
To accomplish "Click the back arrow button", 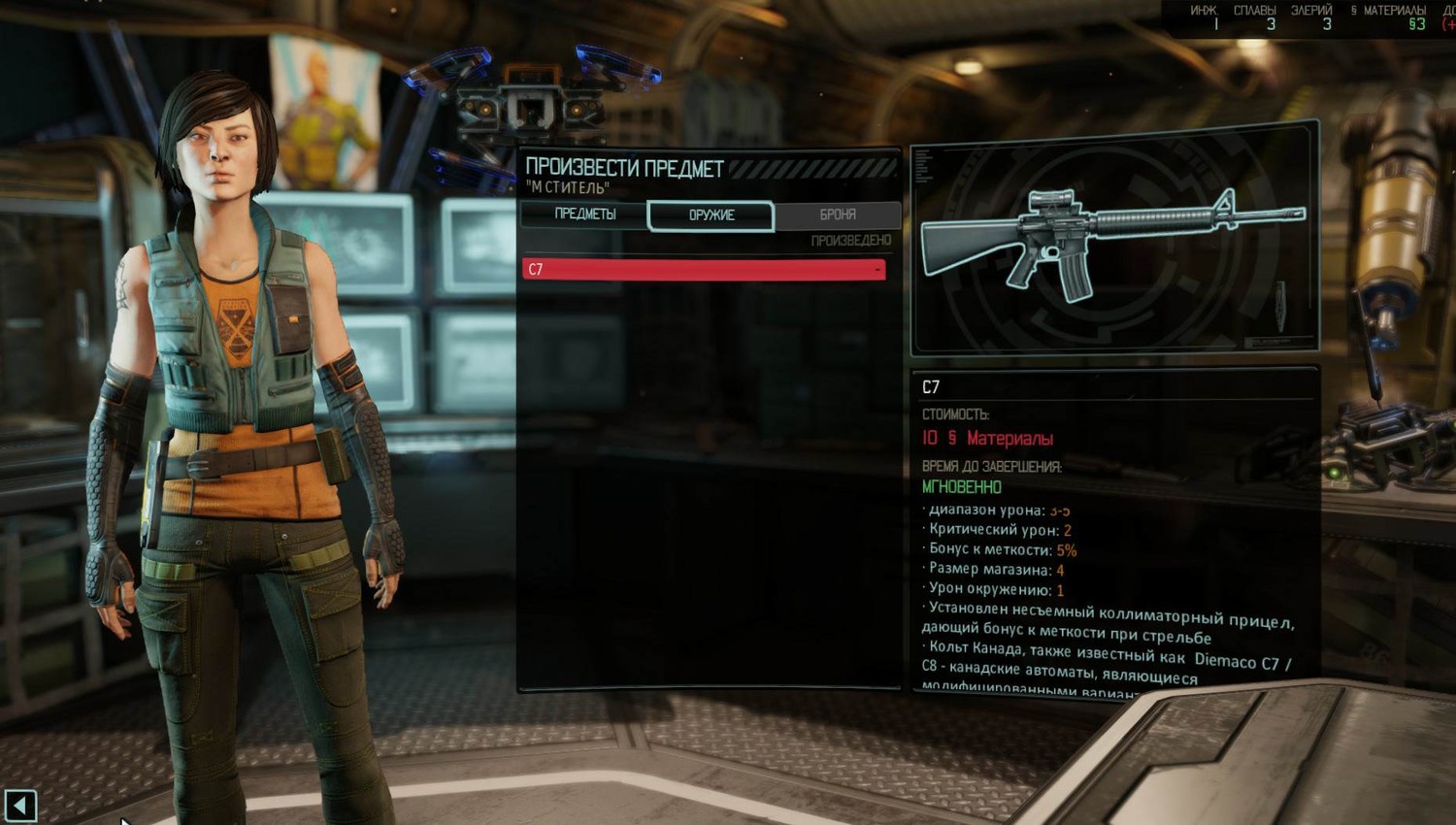I will click(20, 805).
